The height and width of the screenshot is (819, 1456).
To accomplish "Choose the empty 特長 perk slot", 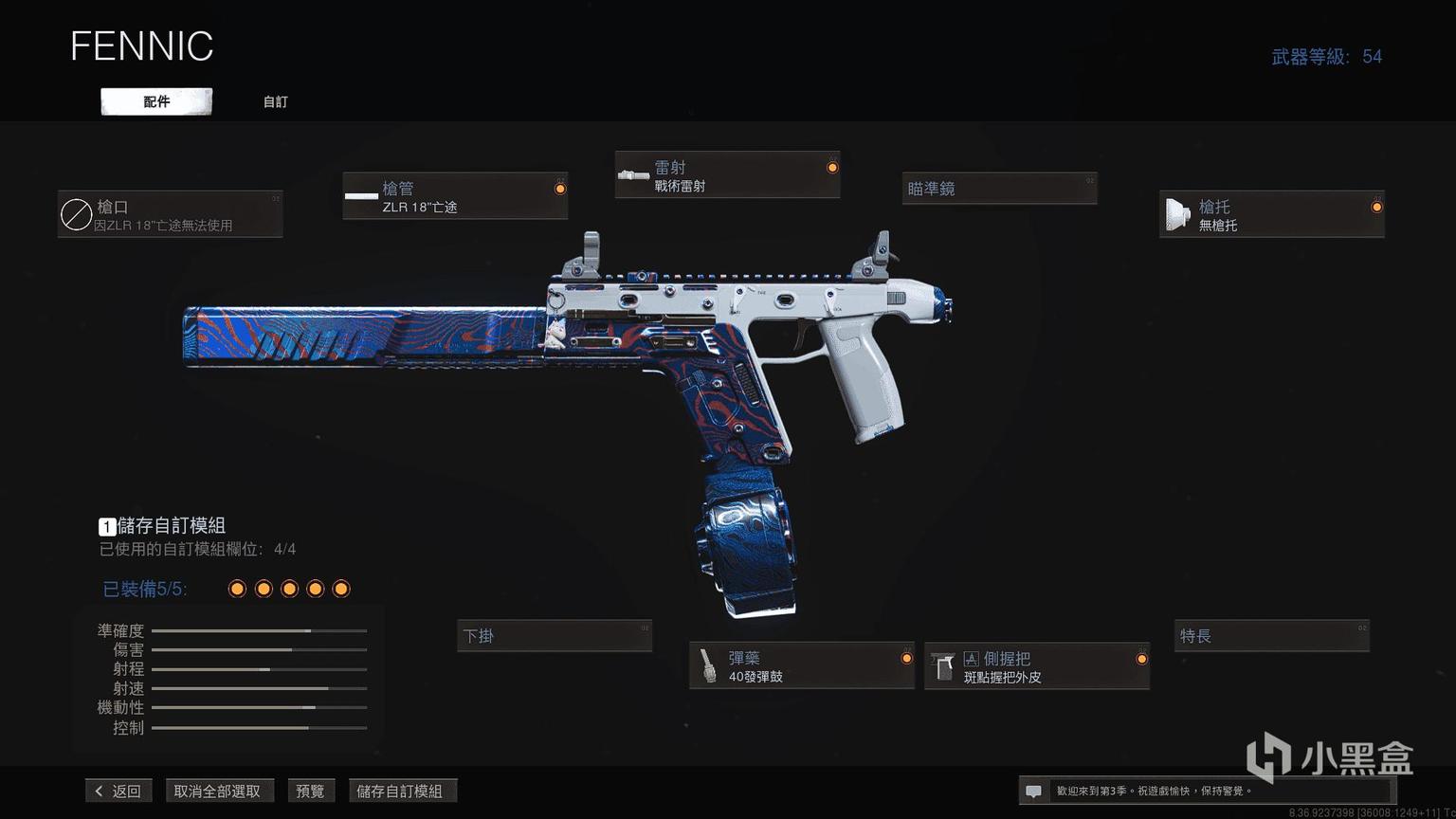I will [x=1271, y=636].
